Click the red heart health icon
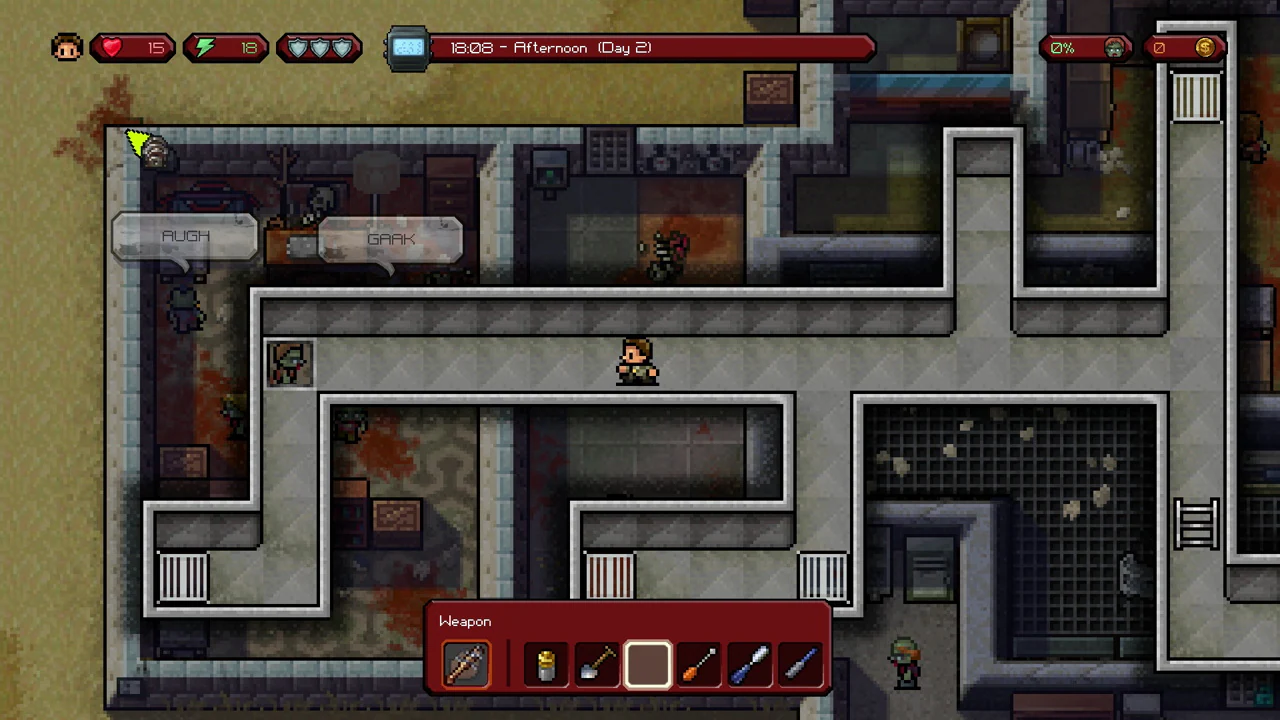Screen dimensions: 1280x720 click(x=111, y=47)
